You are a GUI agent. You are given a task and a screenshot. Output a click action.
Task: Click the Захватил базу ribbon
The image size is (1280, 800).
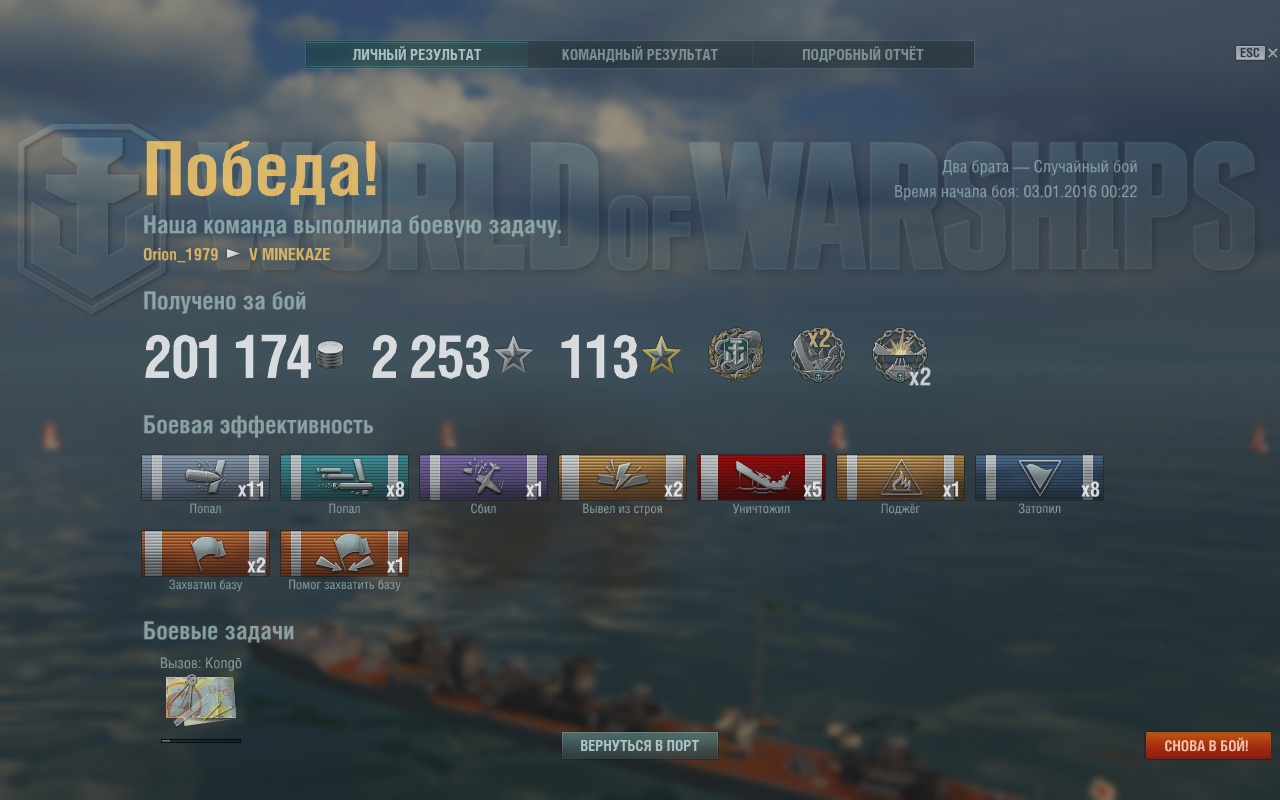point(205,553)
